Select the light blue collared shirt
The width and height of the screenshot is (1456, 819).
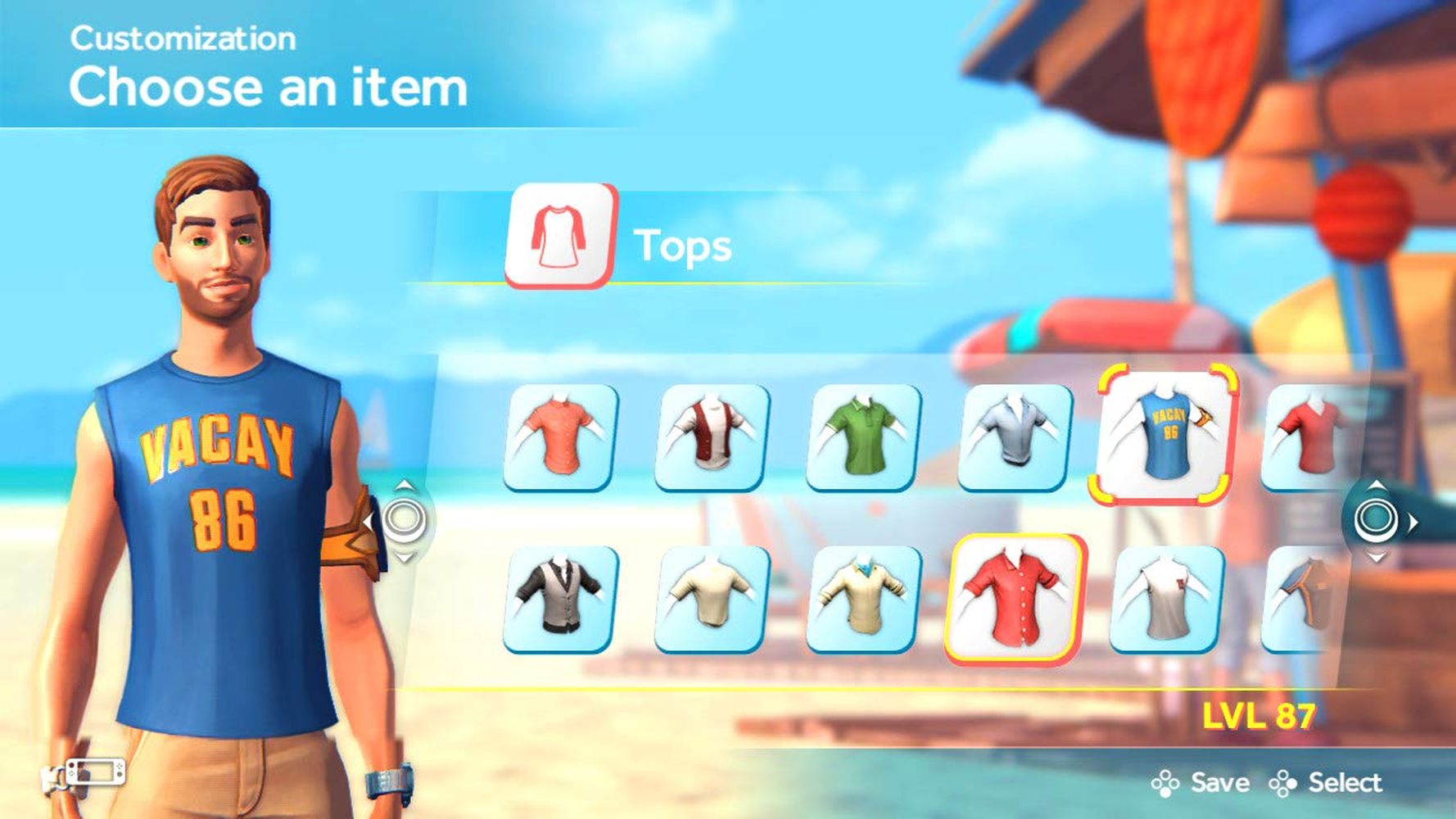(1015, 437)
